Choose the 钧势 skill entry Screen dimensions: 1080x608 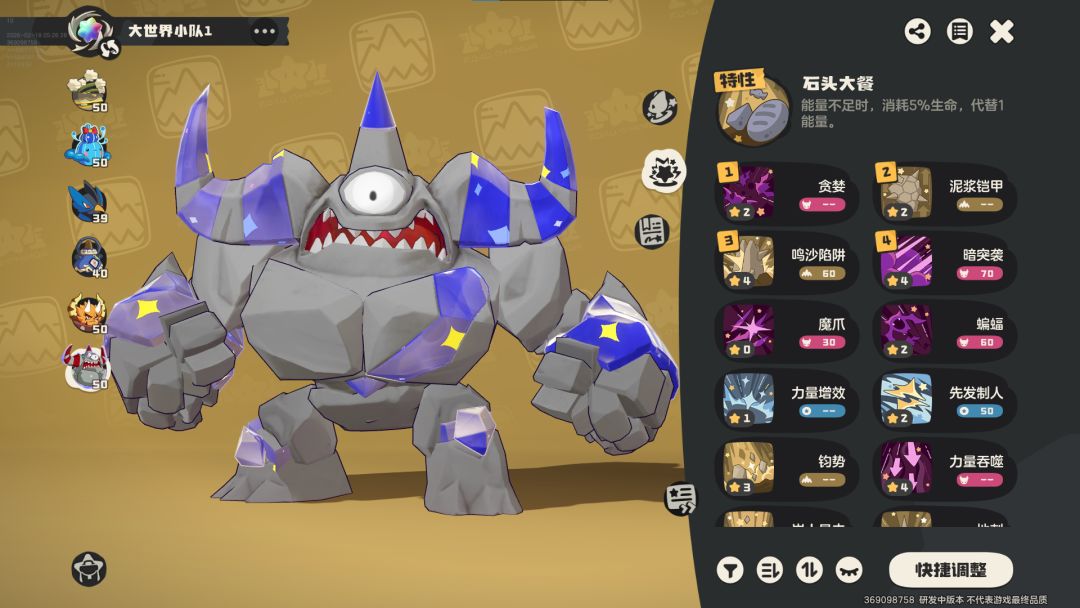pyautogui.click(x=787, y=470)
